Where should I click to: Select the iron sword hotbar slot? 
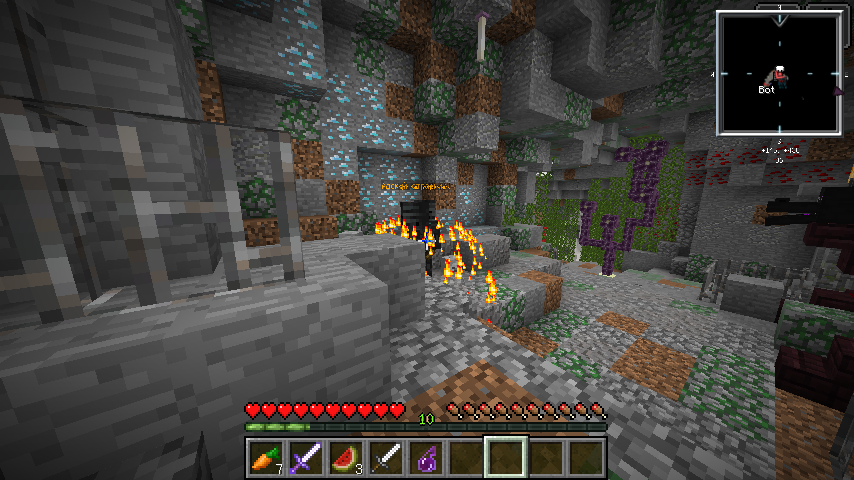coord(386,457)
